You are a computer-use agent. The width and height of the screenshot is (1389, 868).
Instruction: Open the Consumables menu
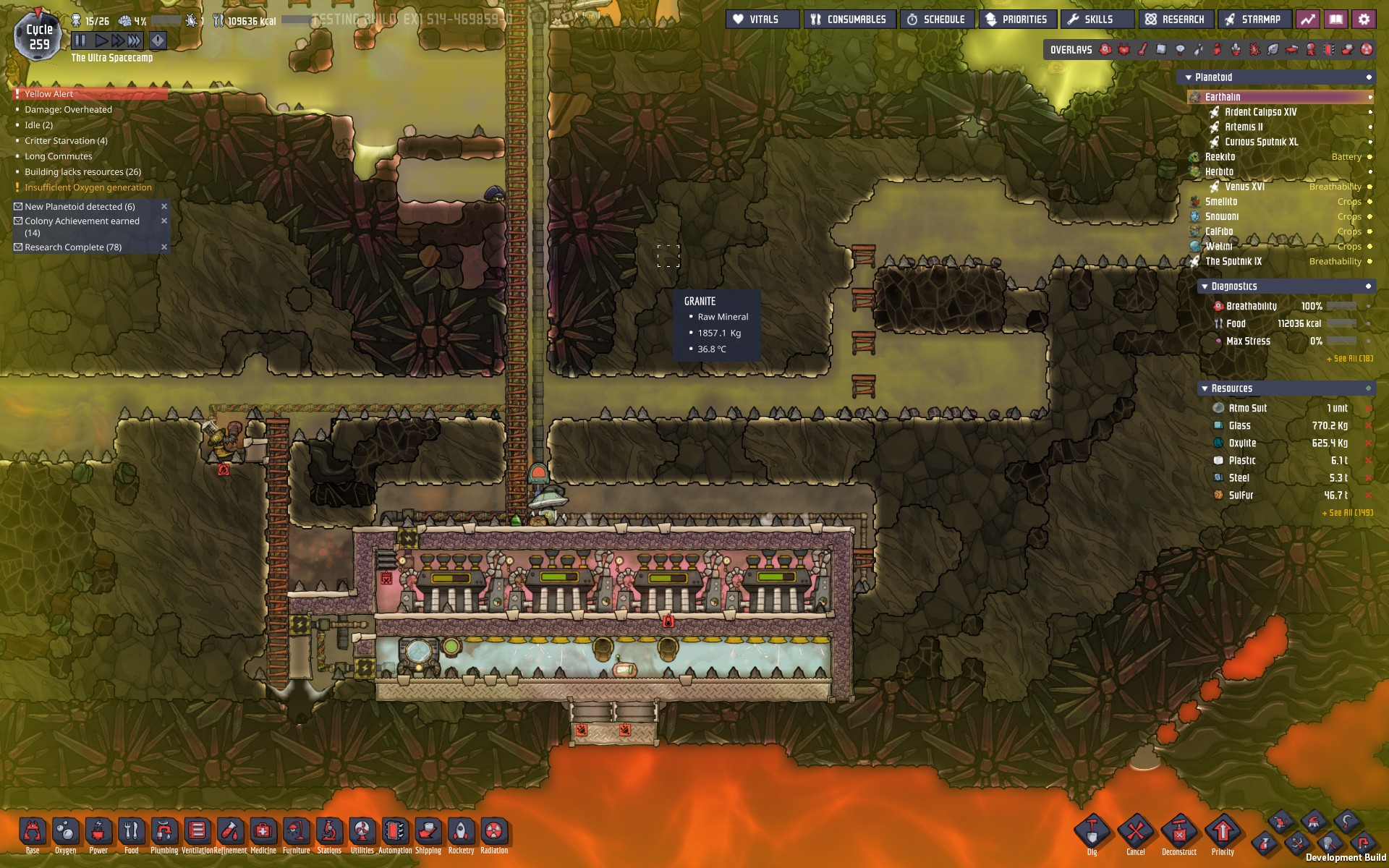pos(849,20)
